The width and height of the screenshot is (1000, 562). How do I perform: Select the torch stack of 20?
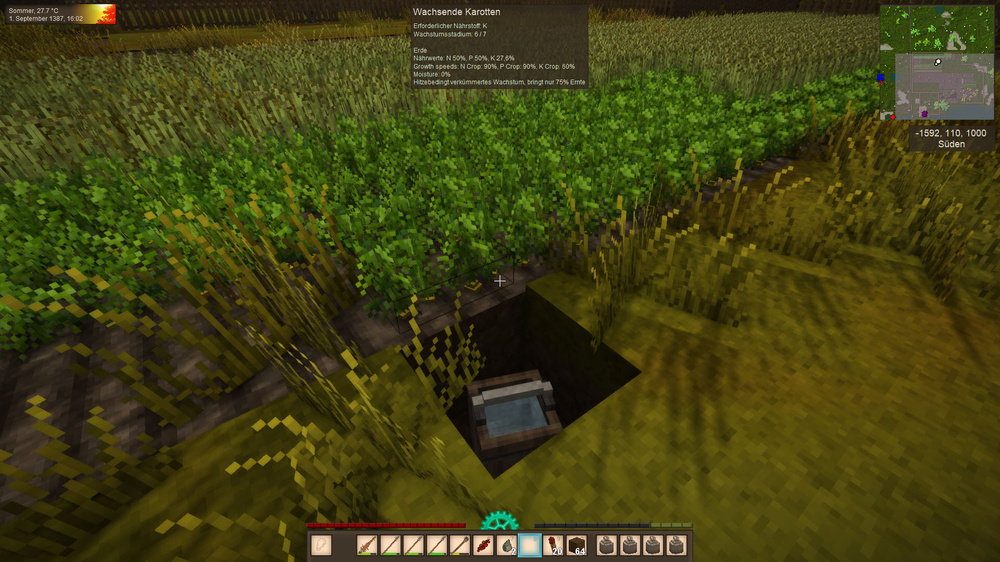[x=553, y=546]
